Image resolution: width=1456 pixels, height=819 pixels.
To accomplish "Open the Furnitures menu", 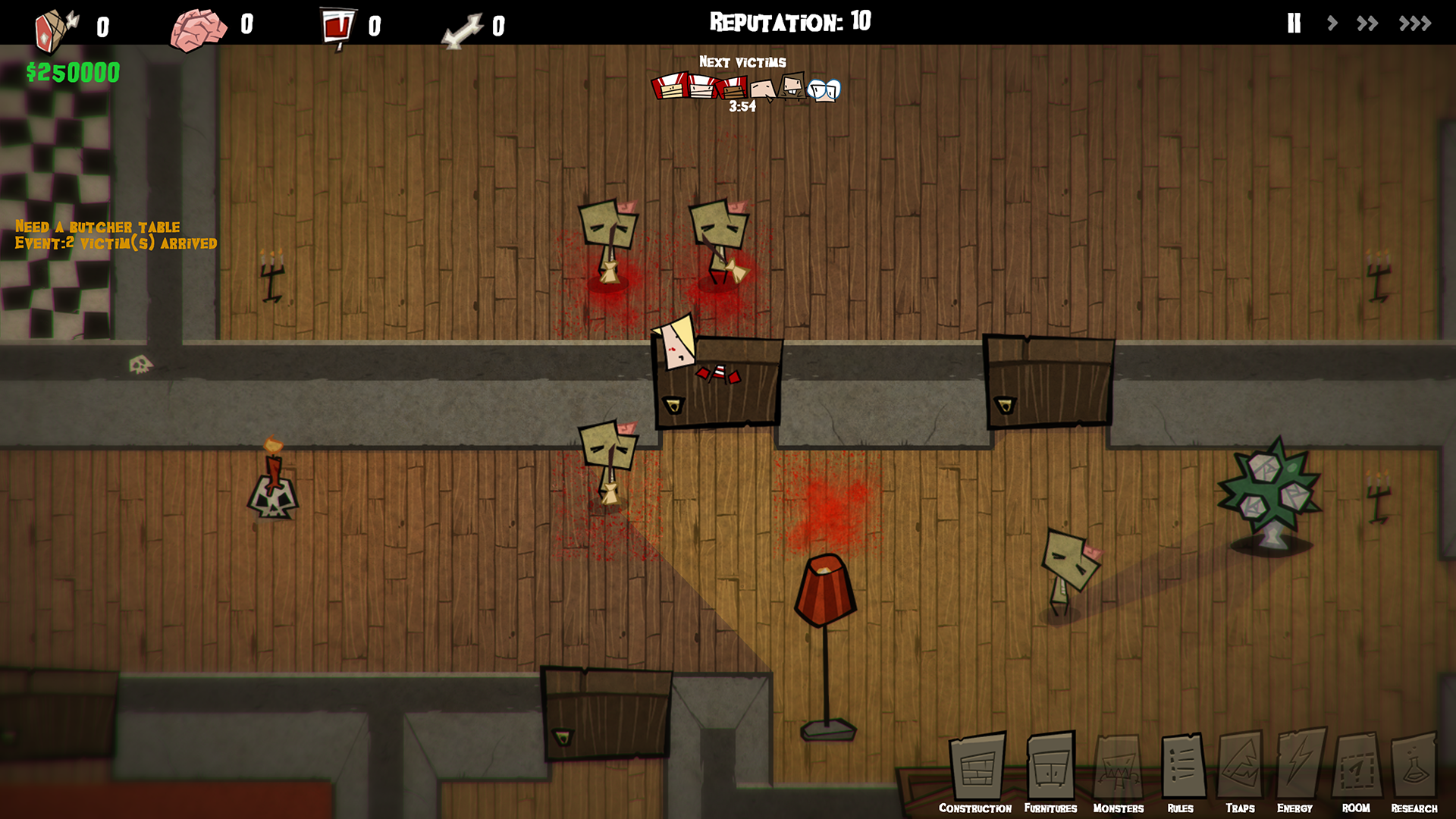I will (1051, 770).
